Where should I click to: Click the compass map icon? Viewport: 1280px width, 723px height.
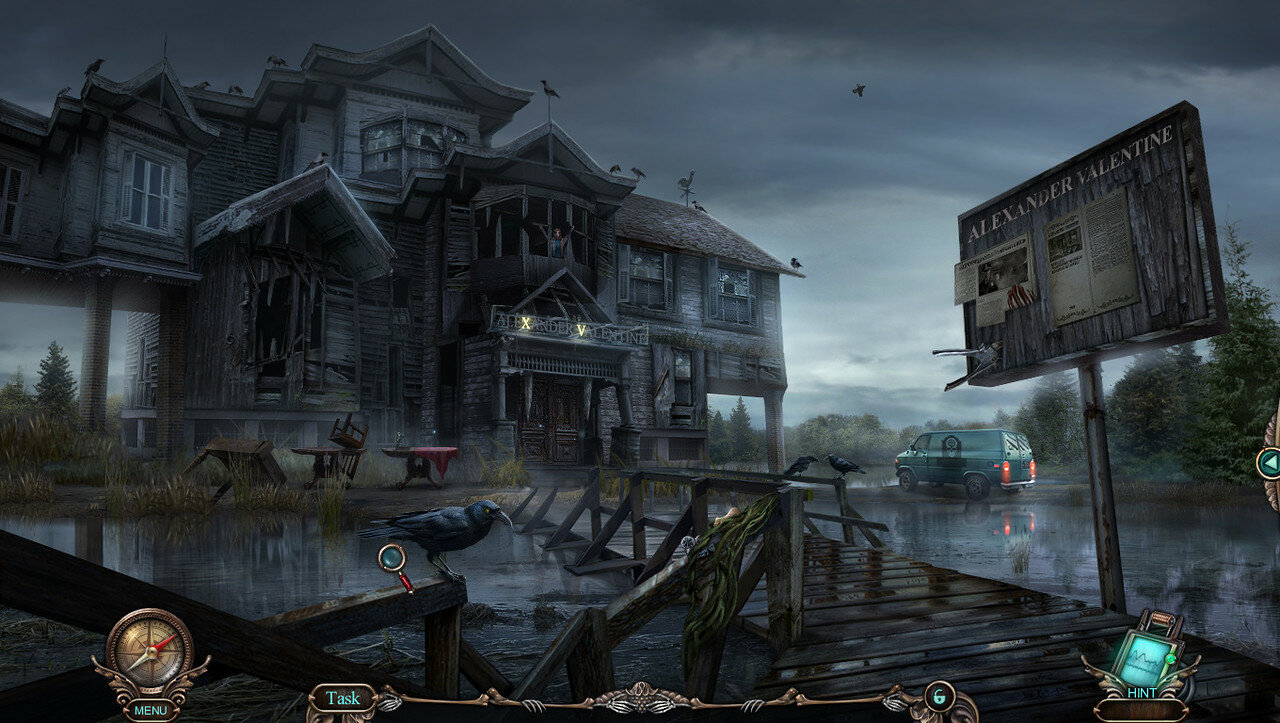pos(150,650)
